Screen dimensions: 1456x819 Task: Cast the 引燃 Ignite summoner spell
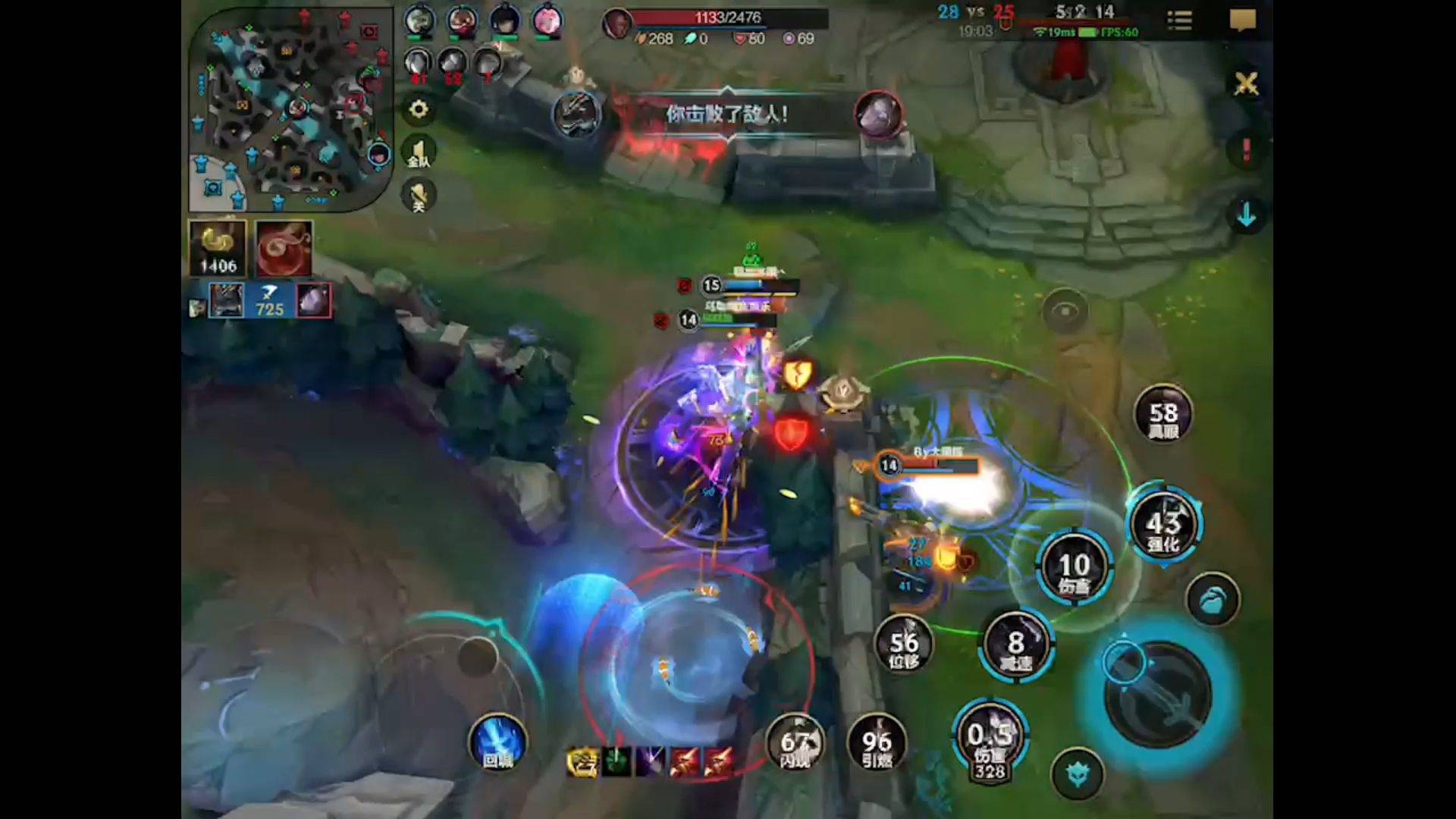877,743
